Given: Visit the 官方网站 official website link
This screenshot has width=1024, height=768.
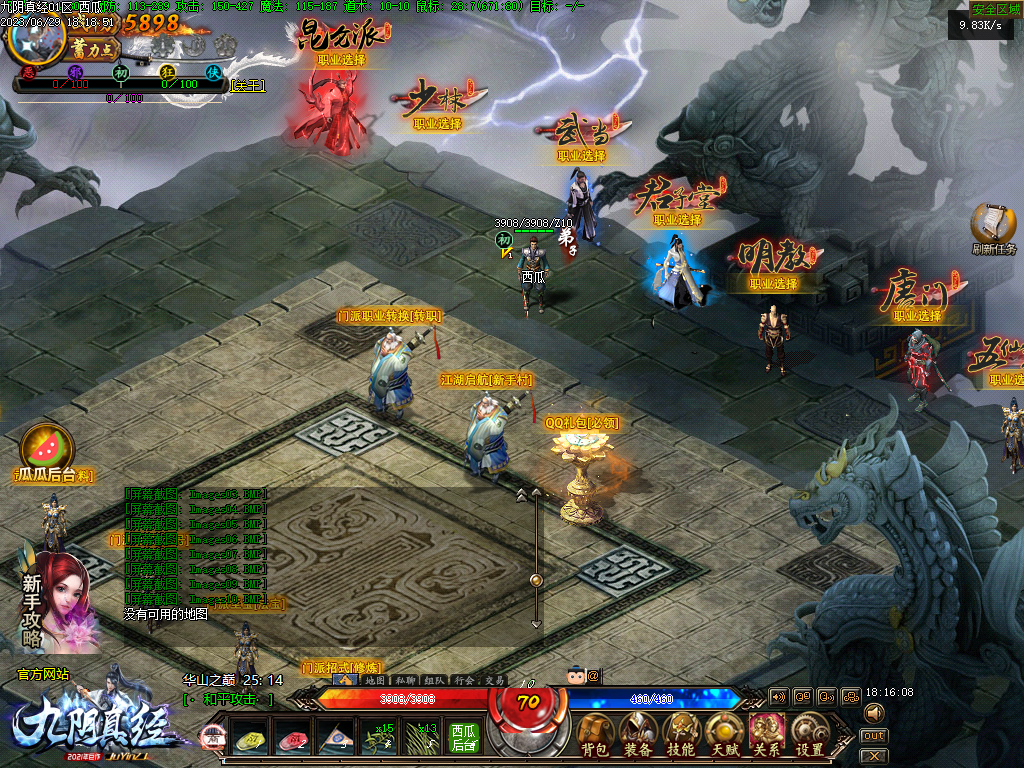Looking at the screenshot, I should [x=43, y=675].
